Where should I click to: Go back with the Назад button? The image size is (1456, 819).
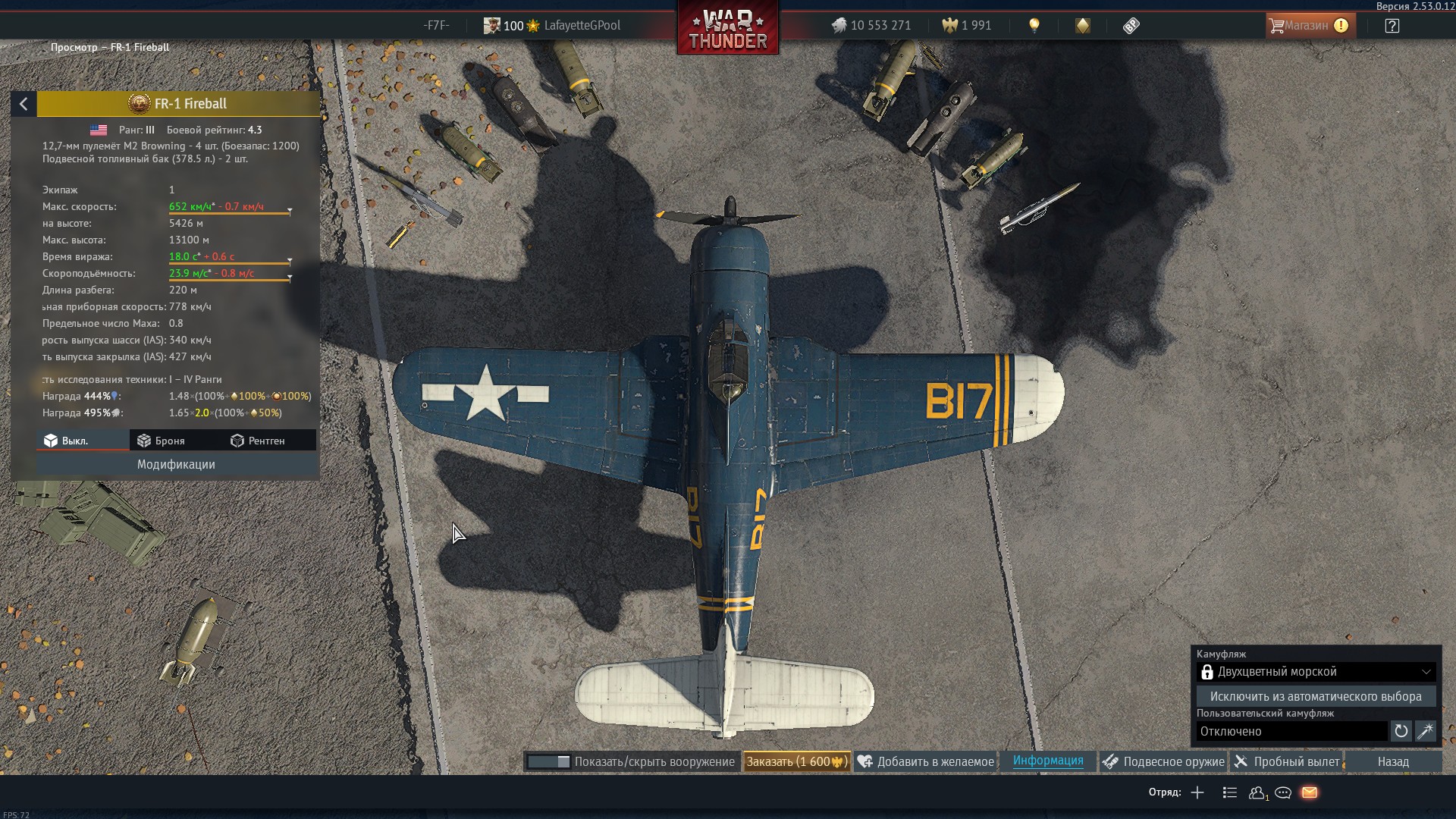(1393, 761)
